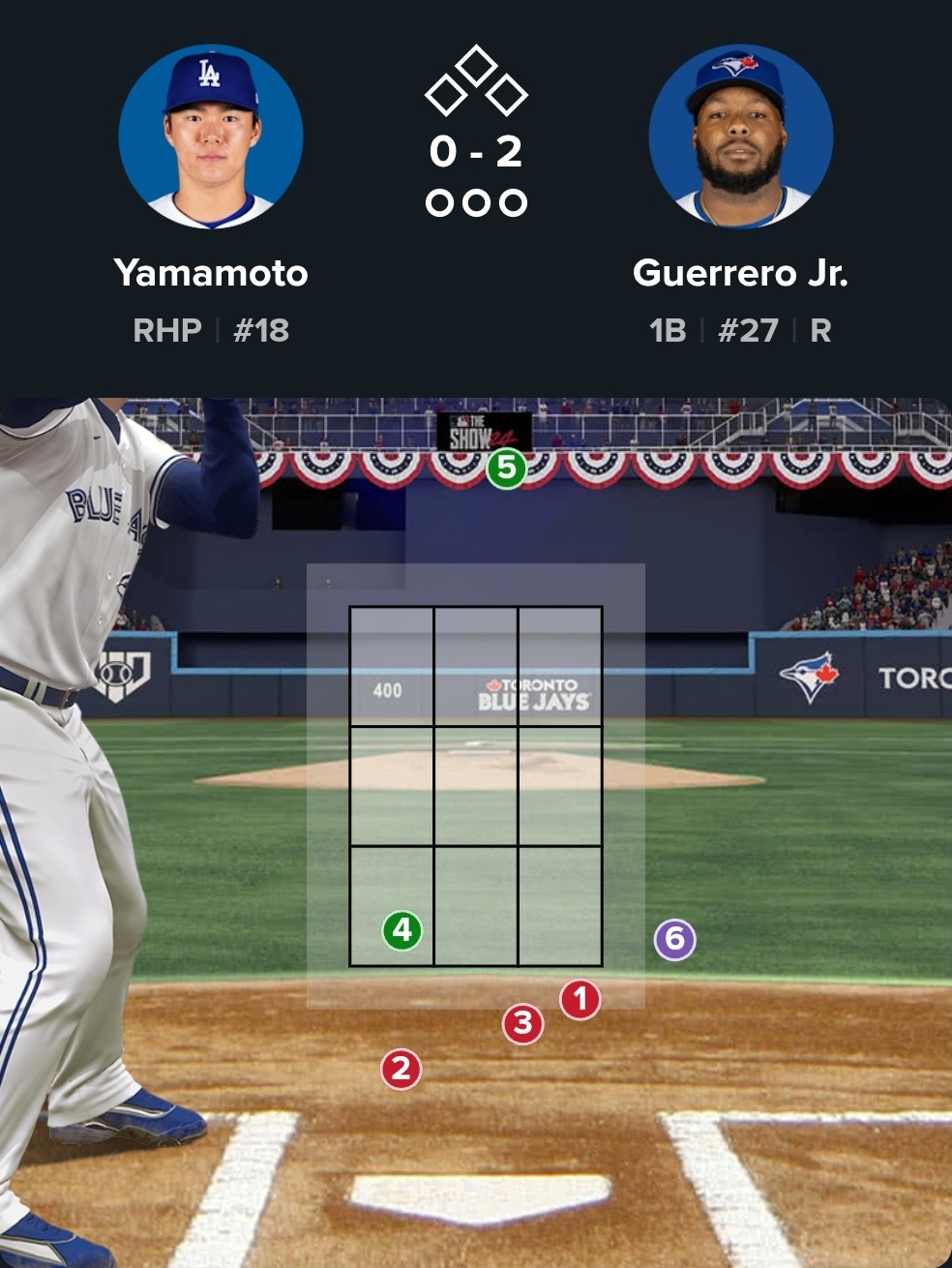This screenshot has height=1268, width=952.
Task: Select pitch marker number 1
Action: click(580, 999)
